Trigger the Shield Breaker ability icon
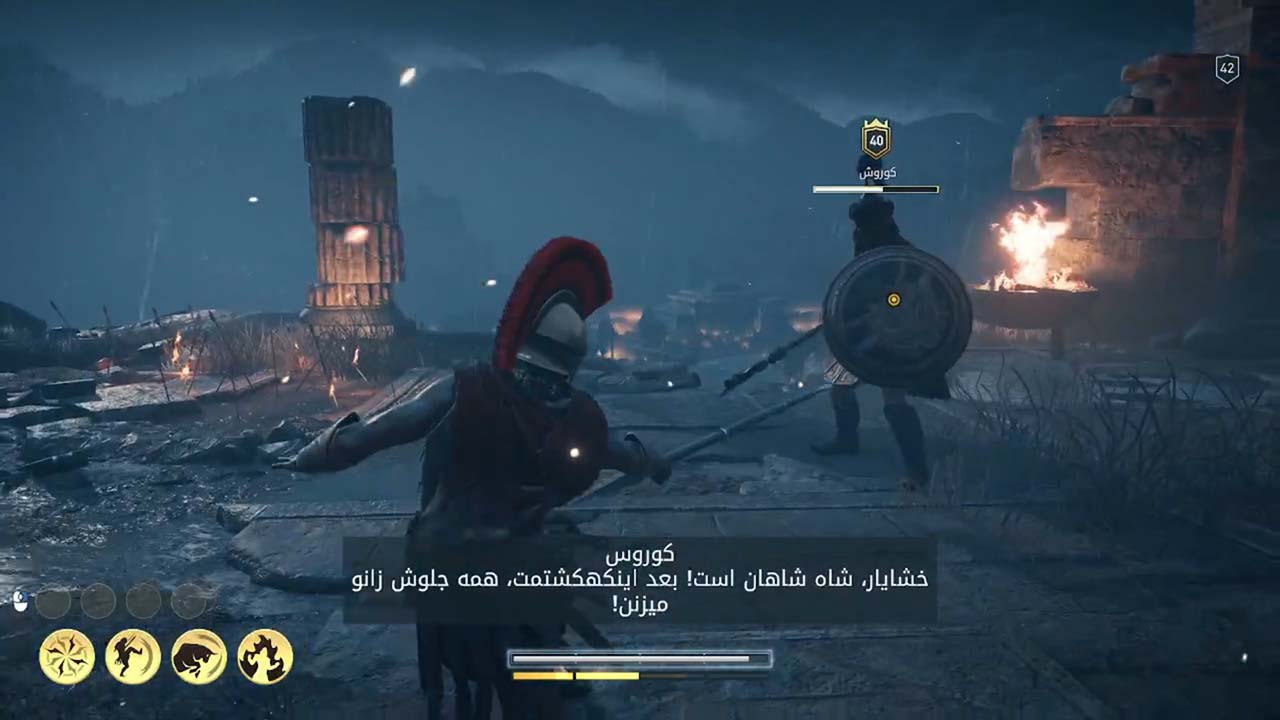Viewport: 1280px width, 720px height. click(x=66, y=655)
